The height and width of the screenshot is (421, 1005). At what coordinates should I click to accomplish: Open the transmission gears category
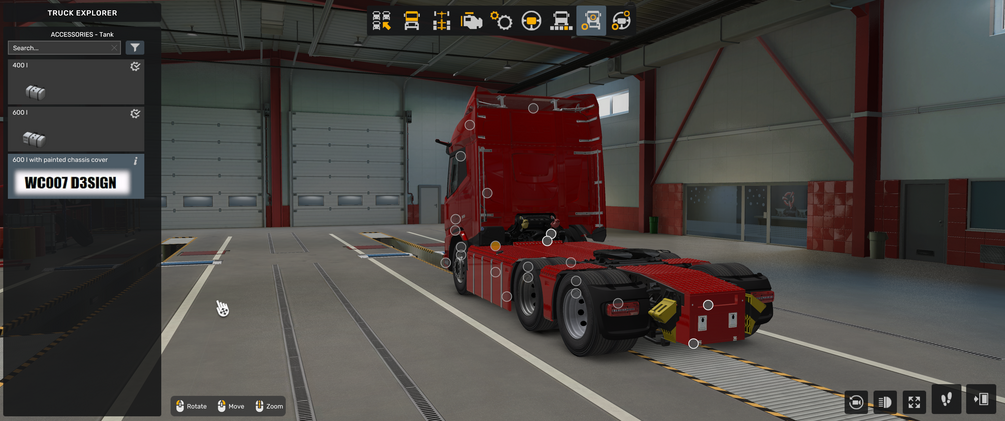tap(501, 21)
